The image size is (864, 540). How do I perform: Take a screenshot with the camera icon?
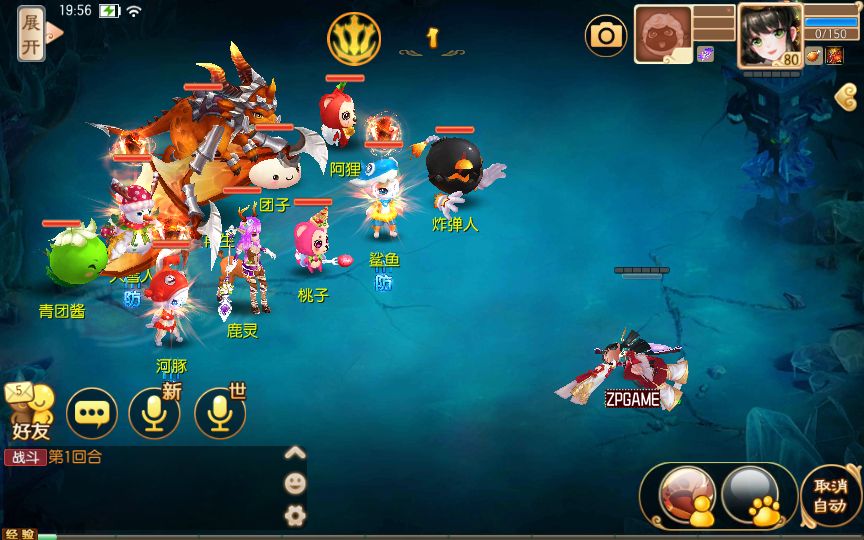[x=606, y=37]
